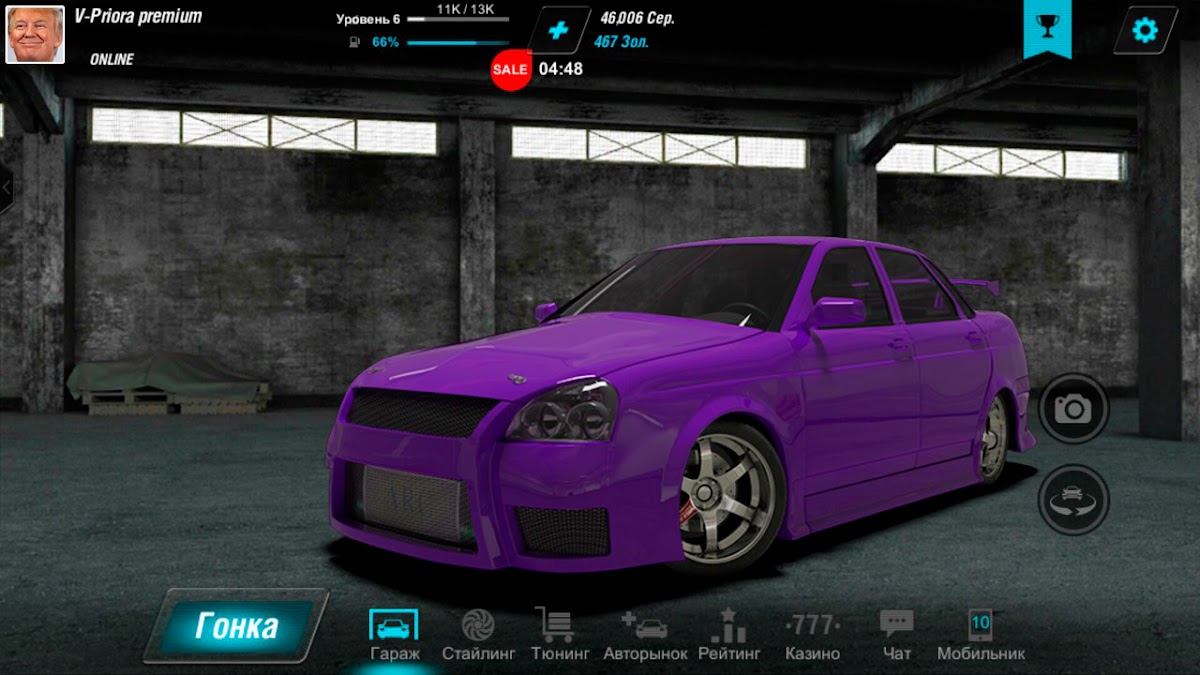
Task: Take a photo with the camera button
Action: point(1074,408)
